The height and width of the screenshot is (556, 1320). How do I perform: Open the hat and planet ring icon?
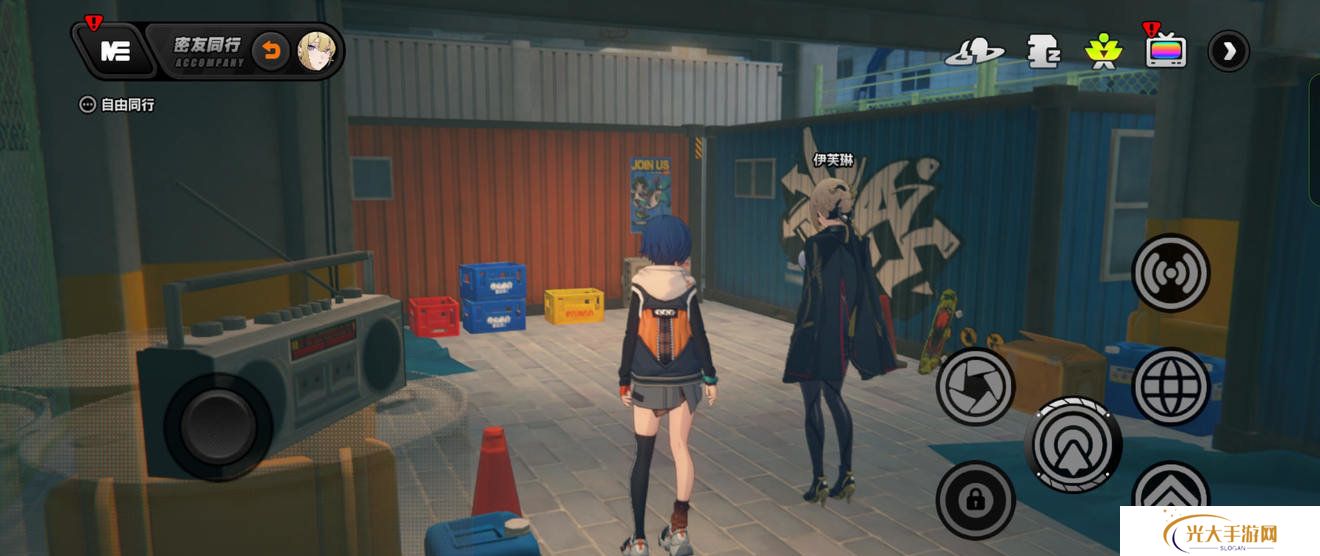[x=975, y=50]
